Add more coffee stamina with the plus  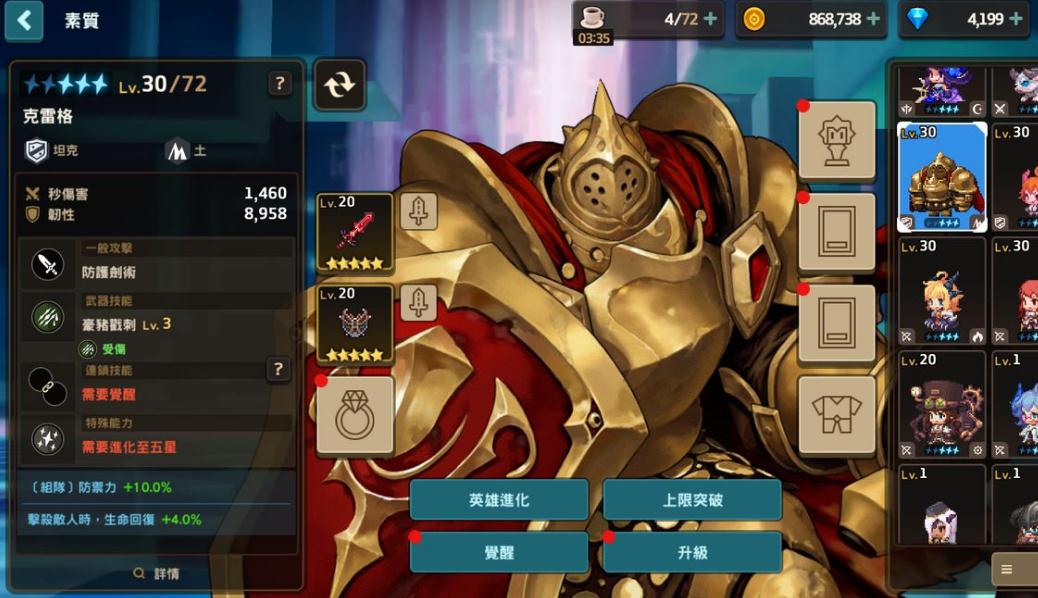click(x=711, y=19)
